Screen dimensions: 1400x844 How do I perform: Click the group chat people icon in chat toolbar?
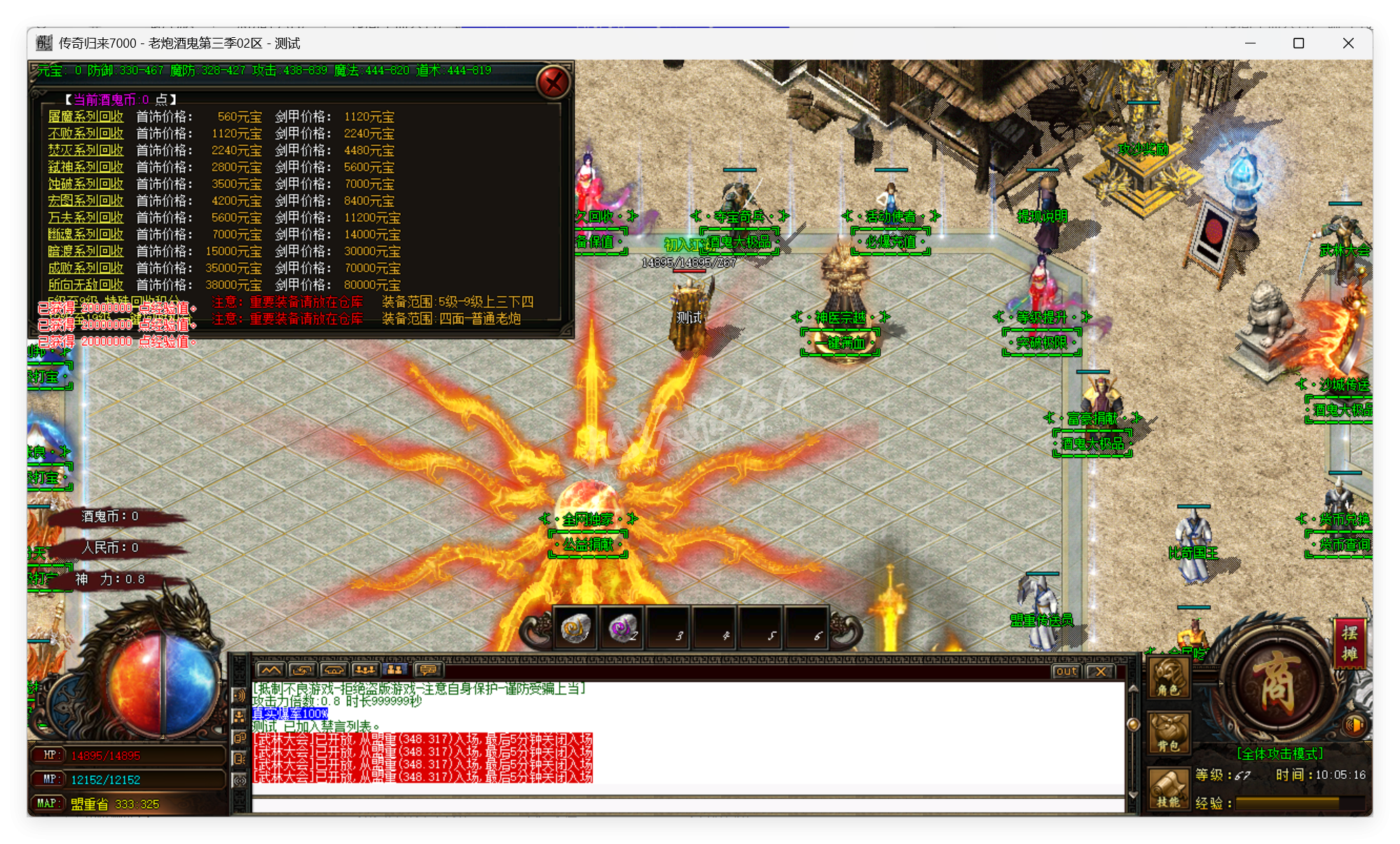click(365, 669)
